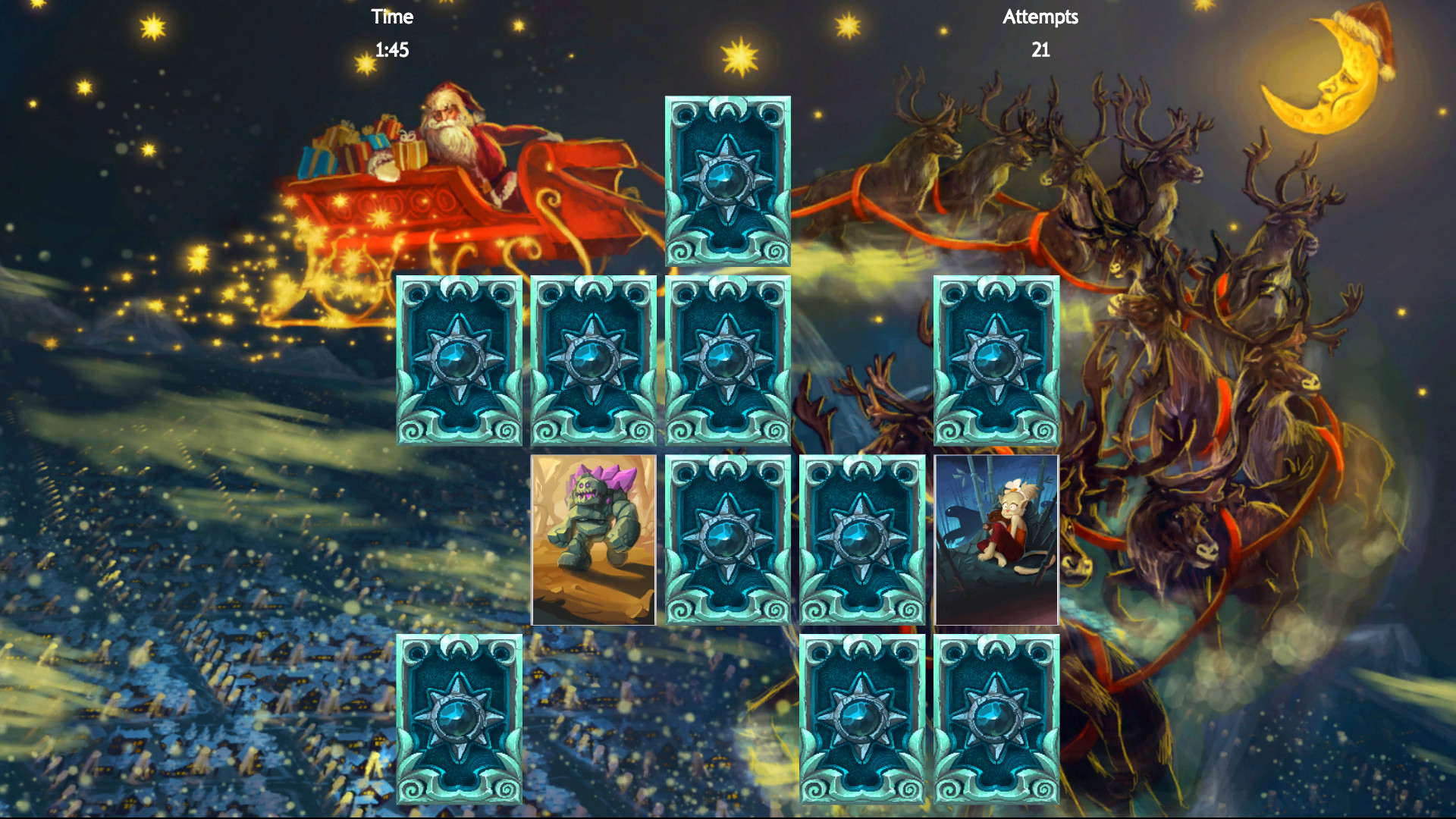Flip the leftmost card in the second row
The image size is (1456, 819).
[x=459, y=360]
